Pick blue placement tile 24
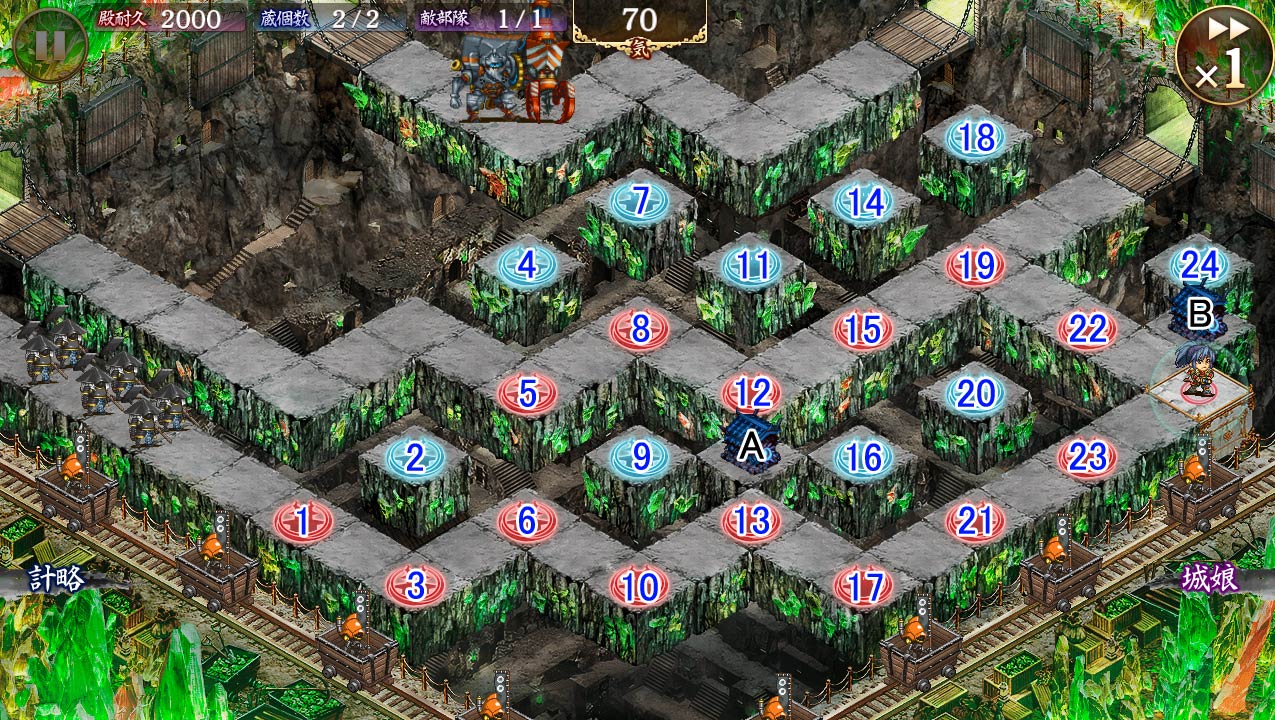 tap(1199, 265)
